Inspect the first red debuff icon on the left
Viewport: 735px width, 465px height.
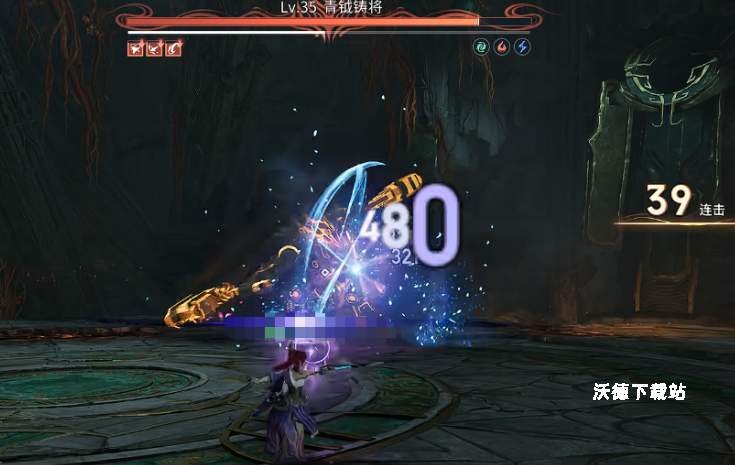[135, 48]
